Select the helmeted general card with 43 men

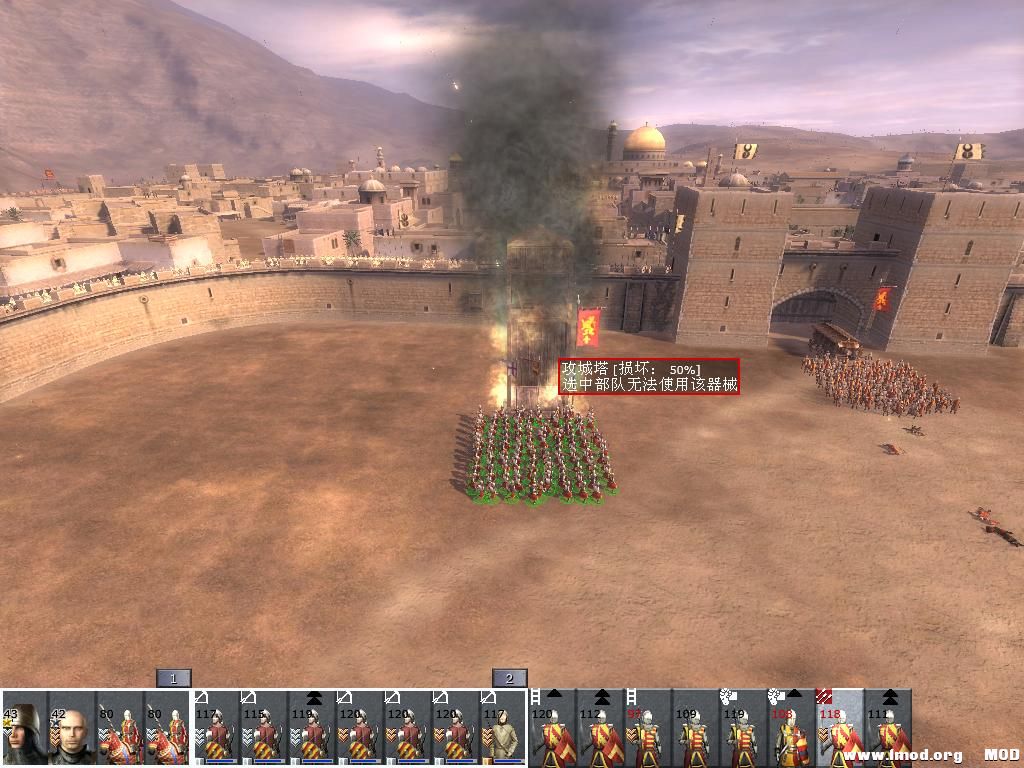pos(24,728)
